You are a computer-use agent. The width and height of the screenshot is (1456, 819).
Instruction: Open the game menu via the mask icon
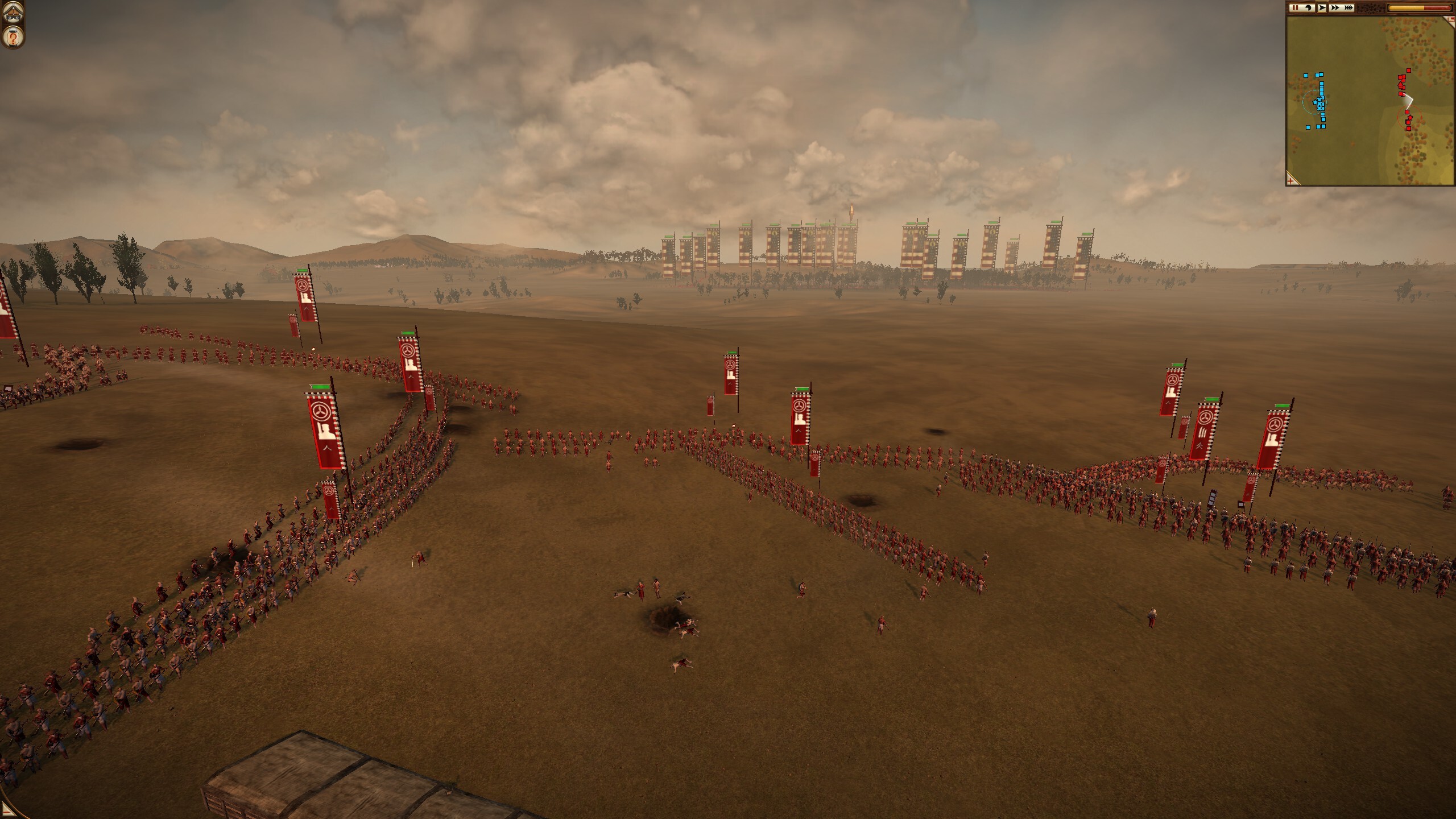pos(12,12)
